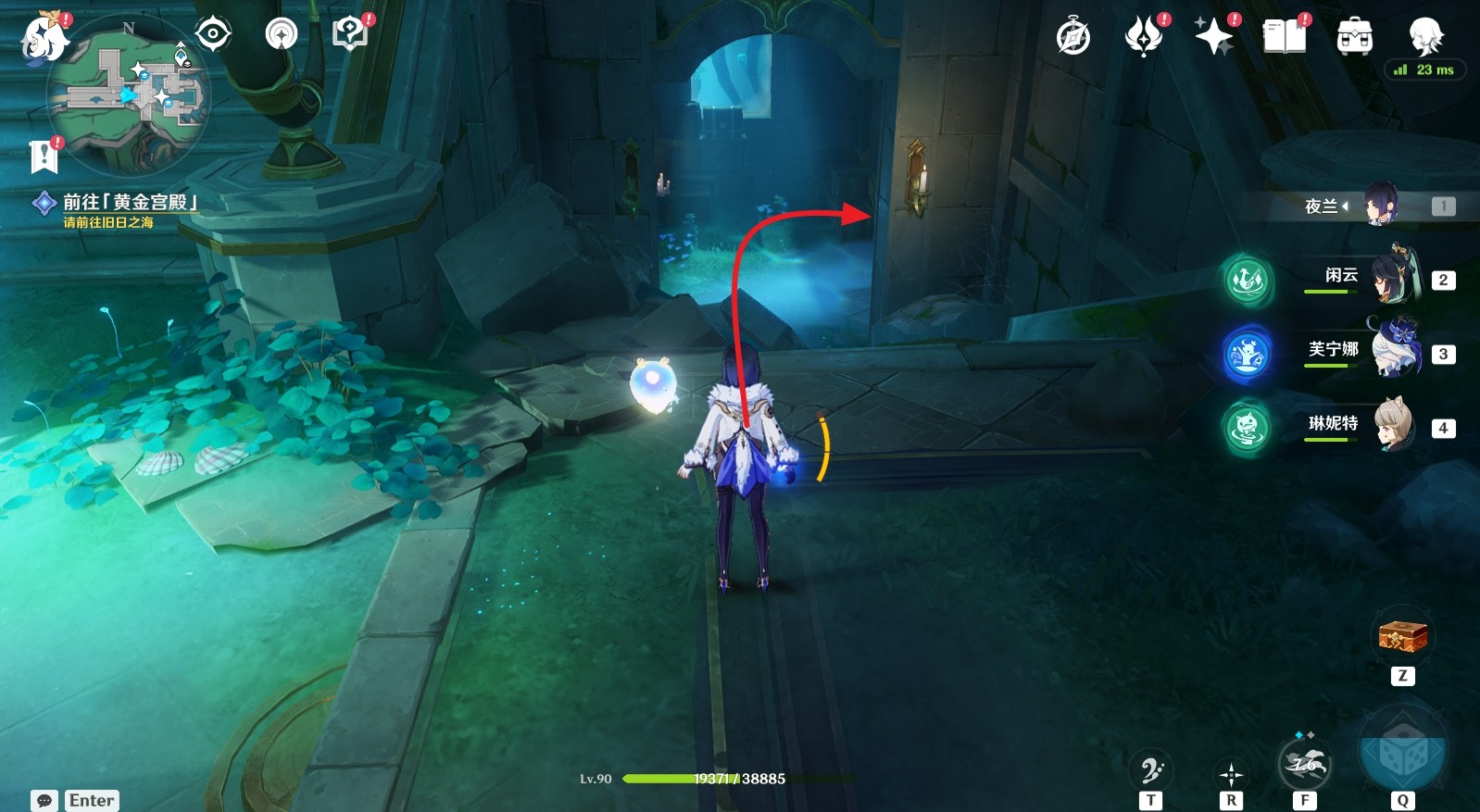Image resolution: width=1480 pixels, height=812 pixels.
Task: Open the treasure chest gadget icon
Action: tap(1402, 636)
